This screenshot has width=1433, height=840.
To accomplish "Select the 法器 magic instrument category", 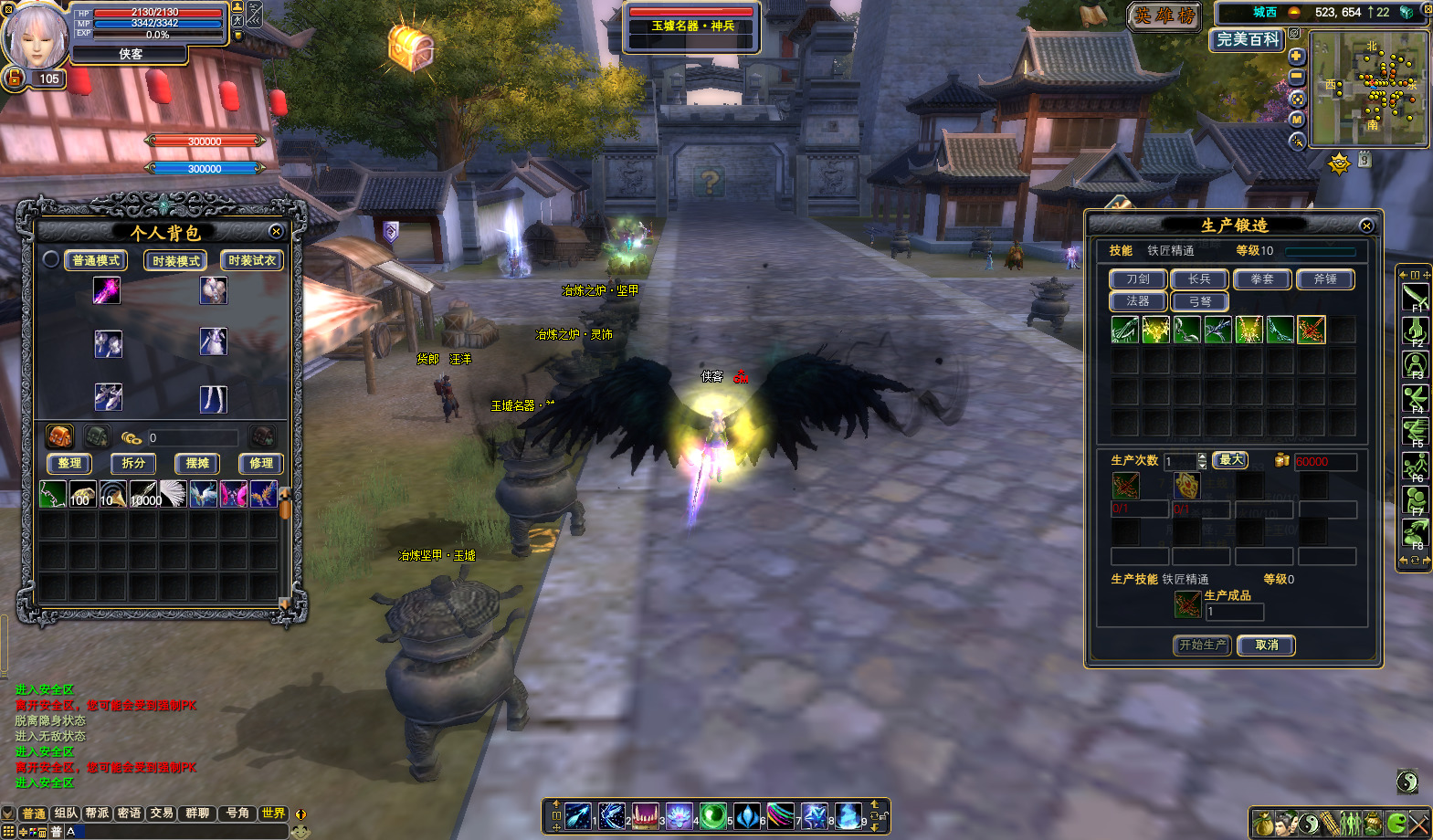I will [1138, 301].
